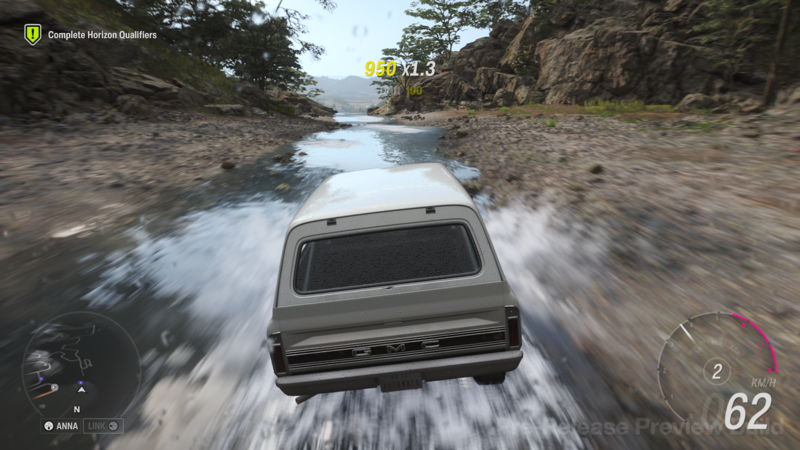This screenshot has height=450, width=800.
Task: Activate the ANNA assistant button
Action: (x=60, y=426)
